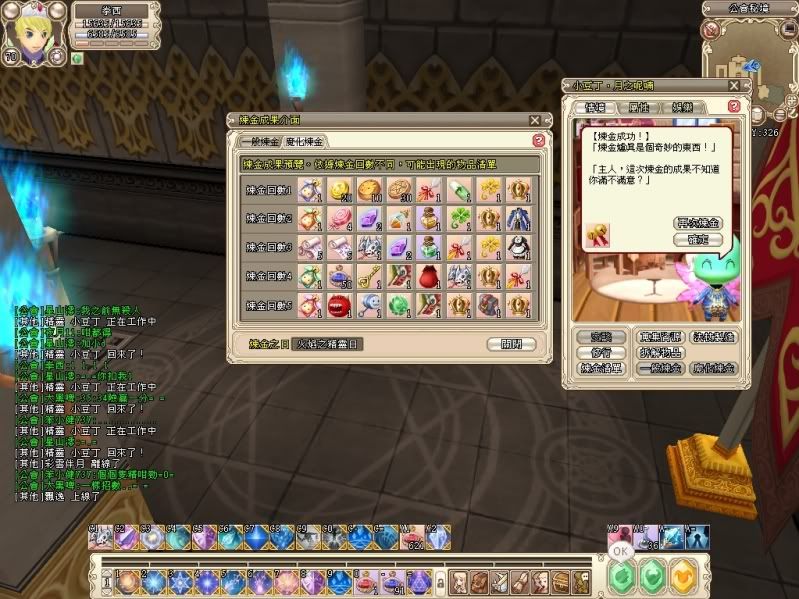Click the 法杖製造 button

[712, 338]
